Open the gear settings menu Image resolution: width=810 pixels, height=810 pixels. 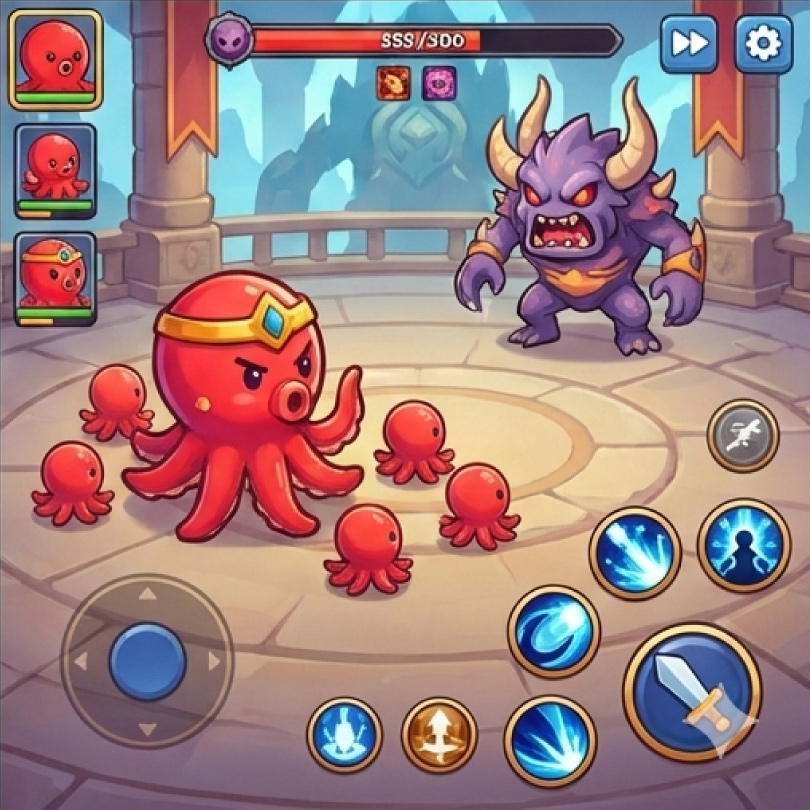tap(764, 44)
